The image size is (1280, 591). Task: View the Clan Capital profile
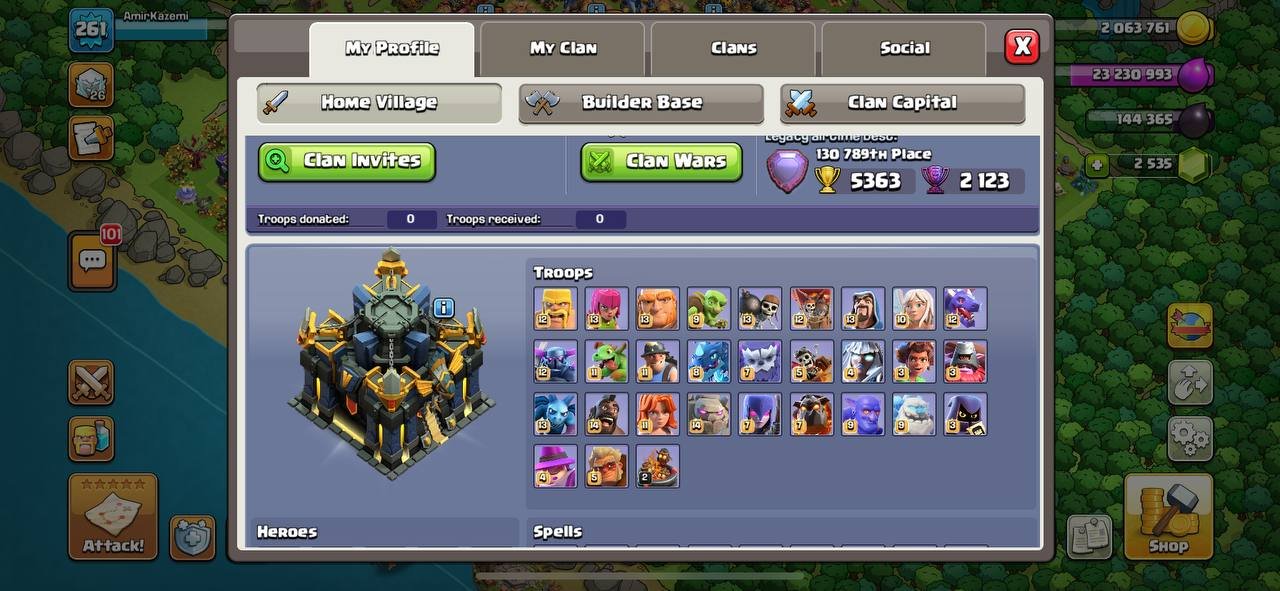point(902,102)
